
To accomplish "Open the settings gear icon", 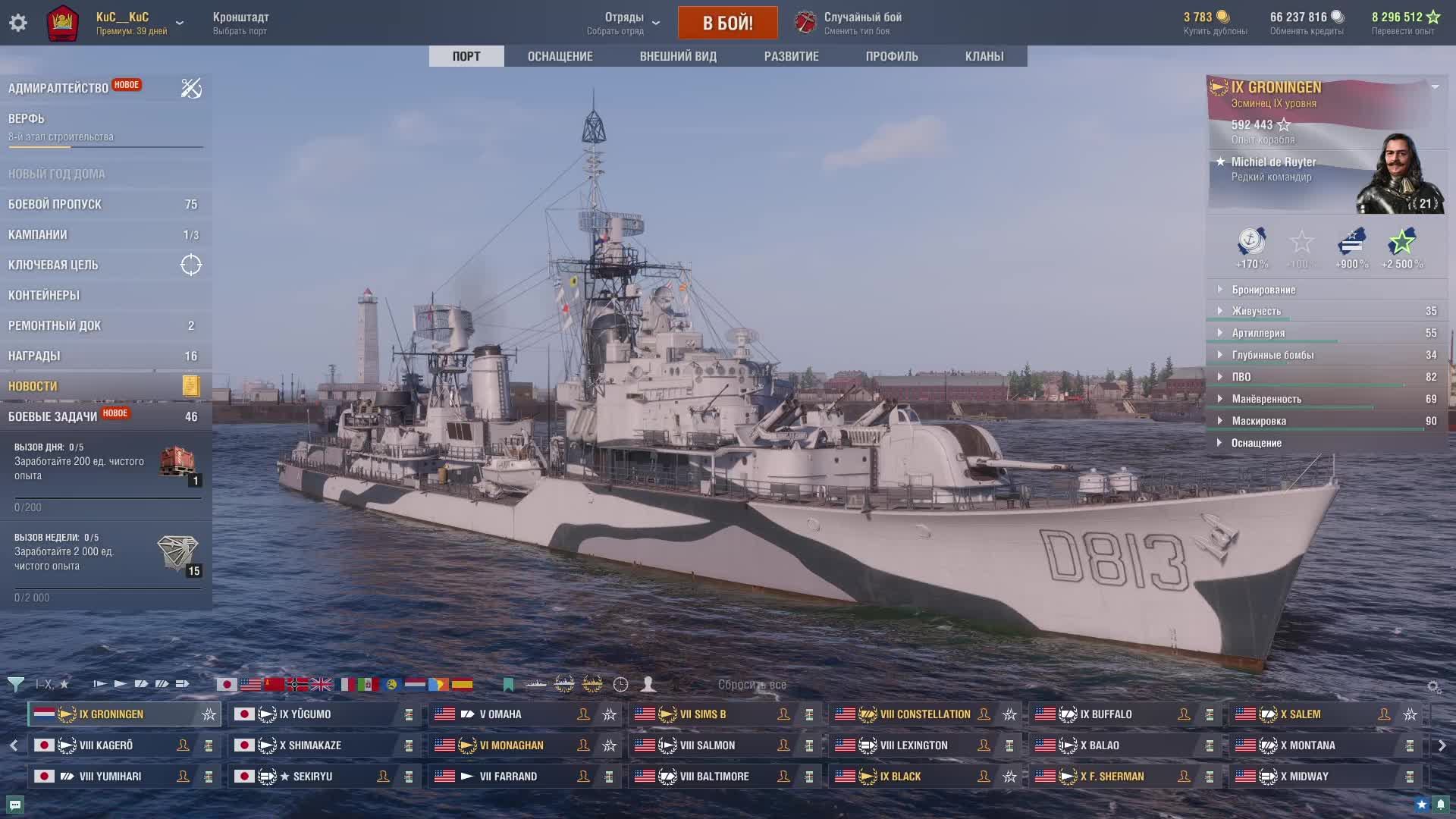I will pos(18,23).
